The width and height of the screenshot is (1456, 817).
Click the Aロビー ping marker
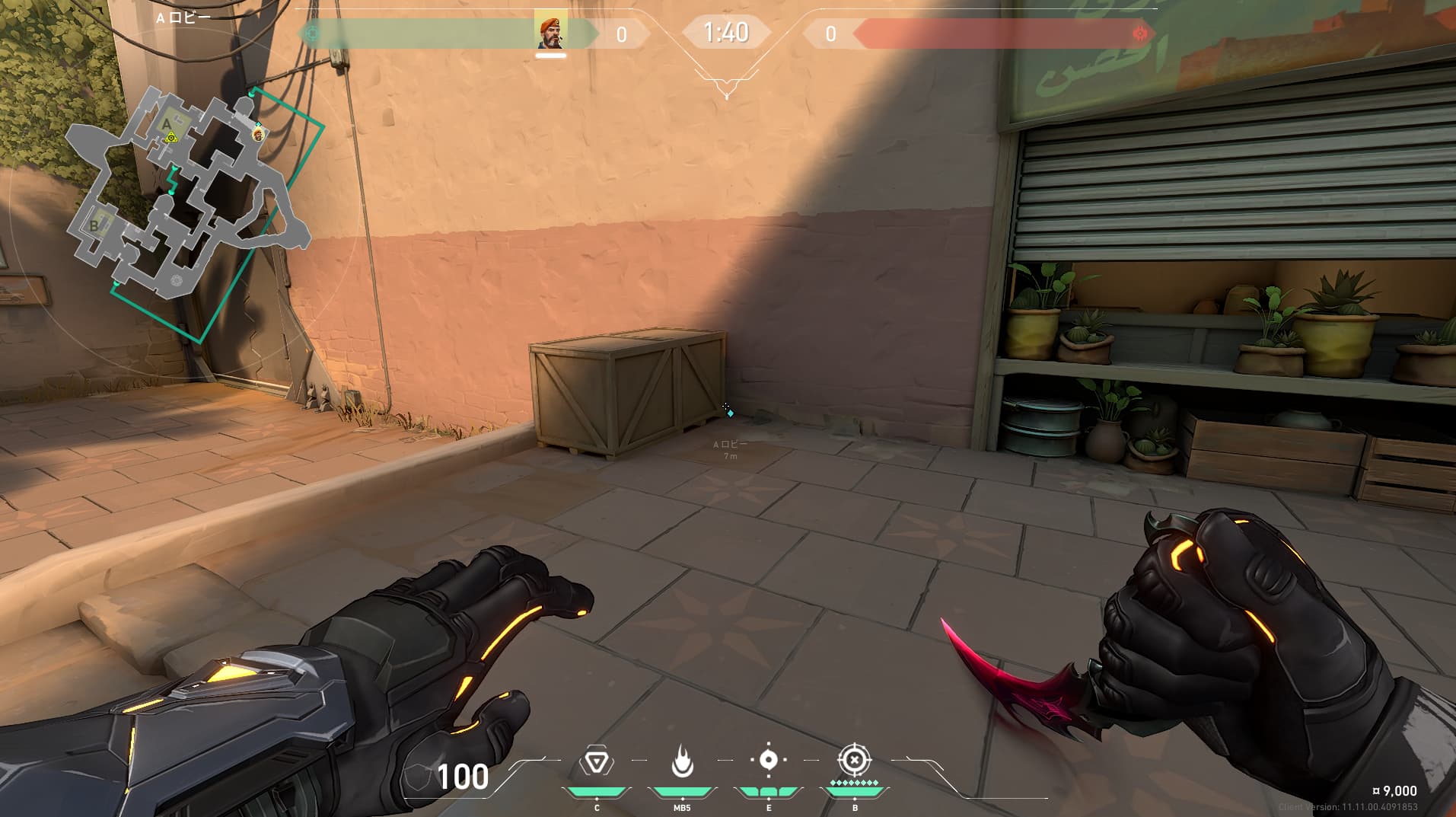[x=730, y=413]
